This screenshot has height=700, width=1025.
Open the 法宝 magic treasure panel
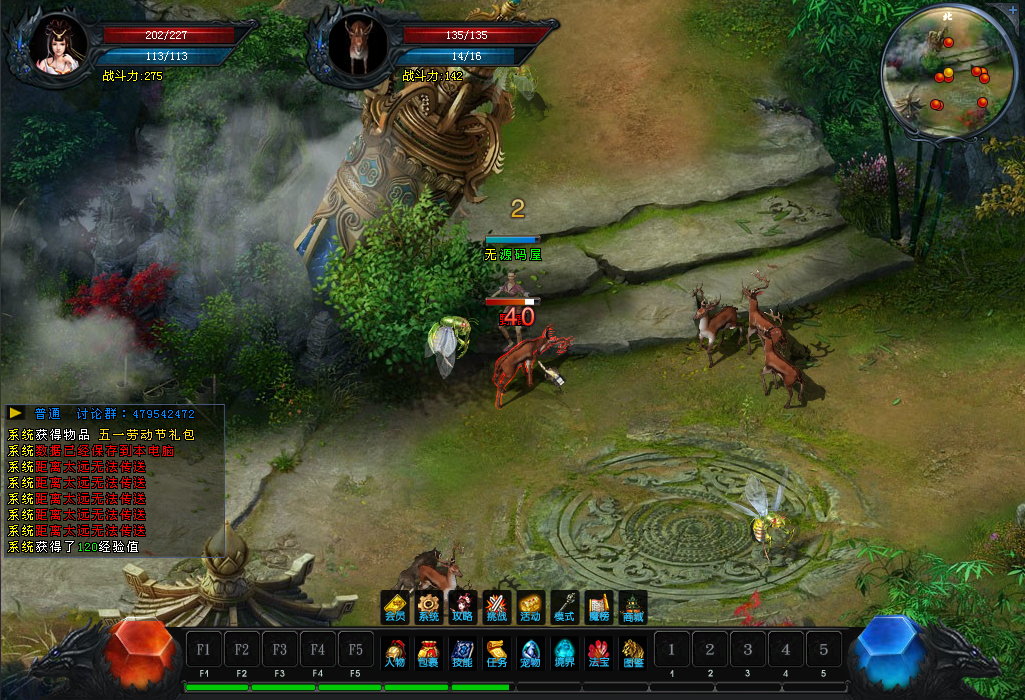point(598,653)
